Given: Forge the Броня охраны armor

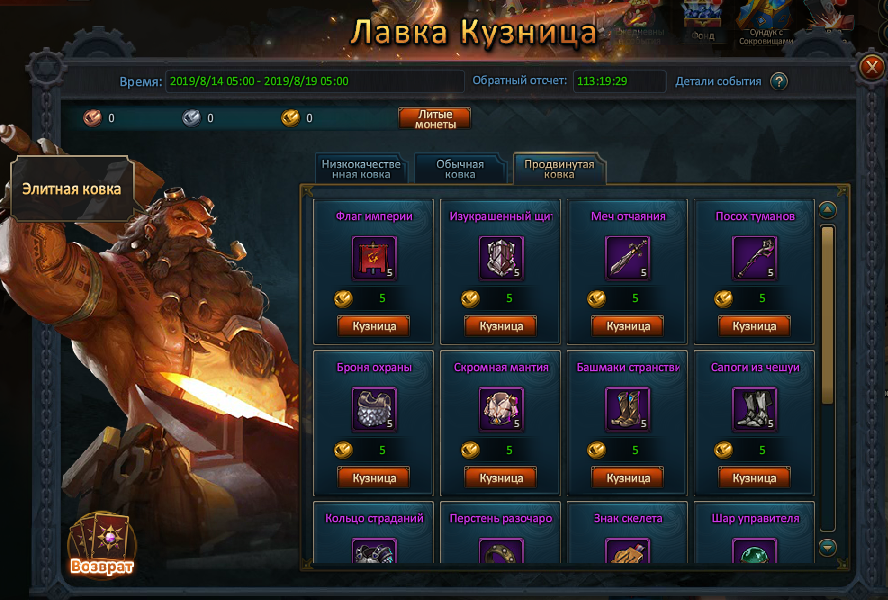Looking at the screenshot, I should (374, 478).
